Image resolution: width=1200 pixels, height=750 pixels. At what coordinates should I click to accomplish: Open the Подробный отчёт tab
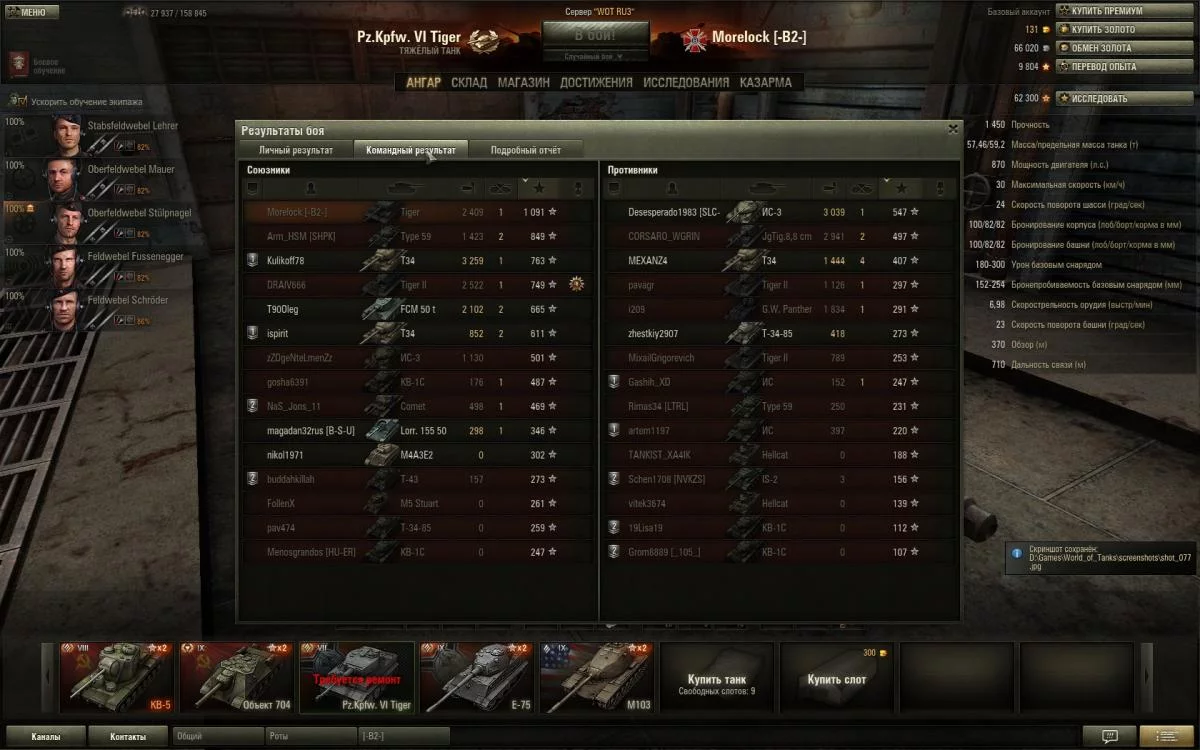tap(525, 150)
